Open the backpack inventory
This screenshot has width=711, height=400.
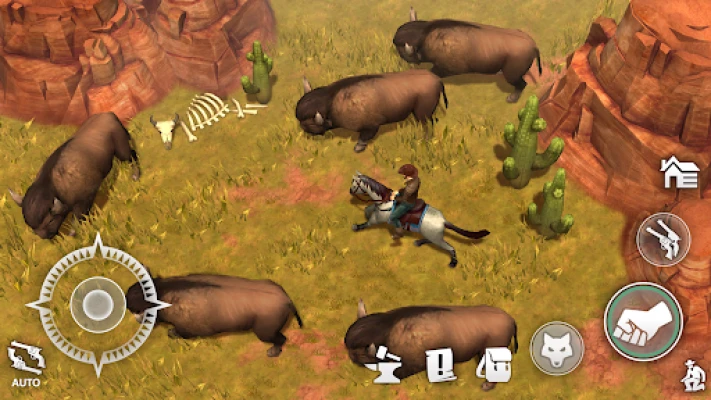click(493, 367)
